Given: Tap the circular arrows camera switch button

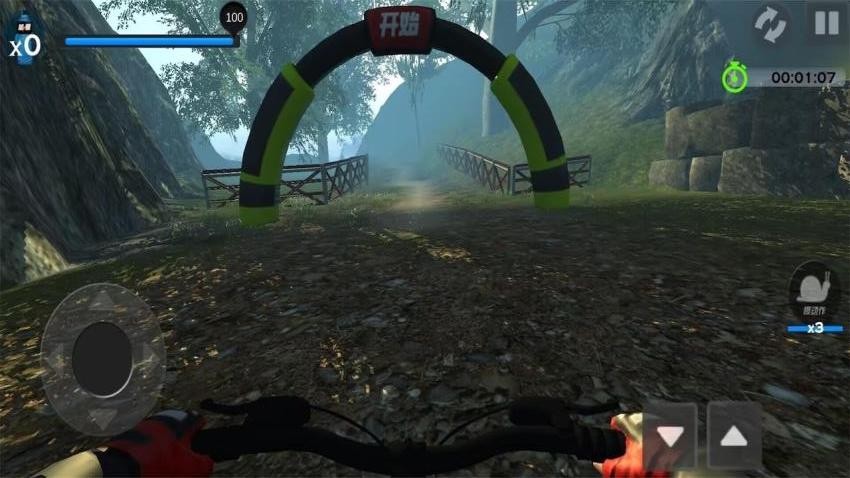Looking at the screenshot, I should click(x=771, y=23).
